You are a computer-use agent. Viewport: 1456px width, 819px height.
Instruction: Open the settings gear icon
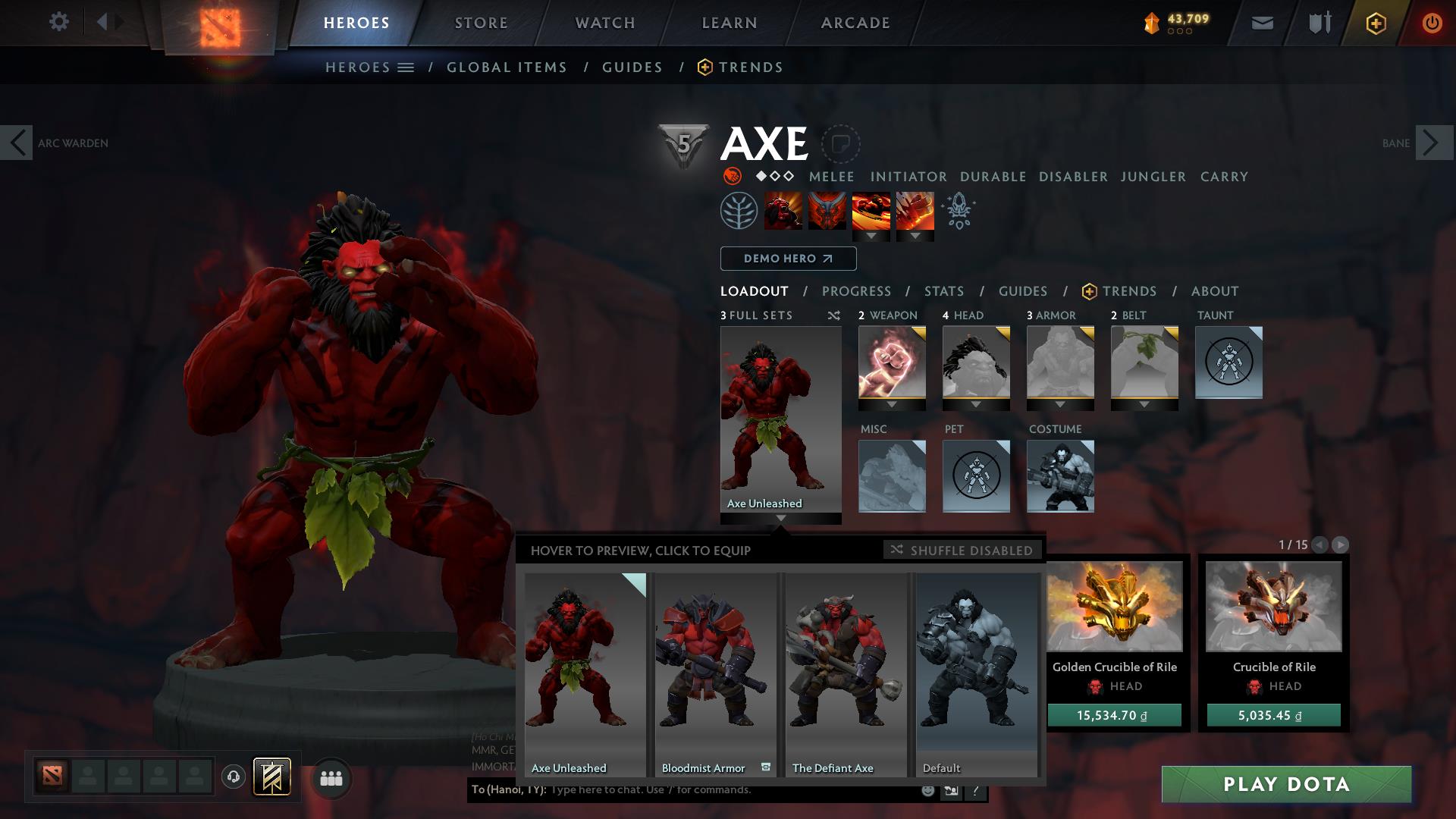point(59,22)
